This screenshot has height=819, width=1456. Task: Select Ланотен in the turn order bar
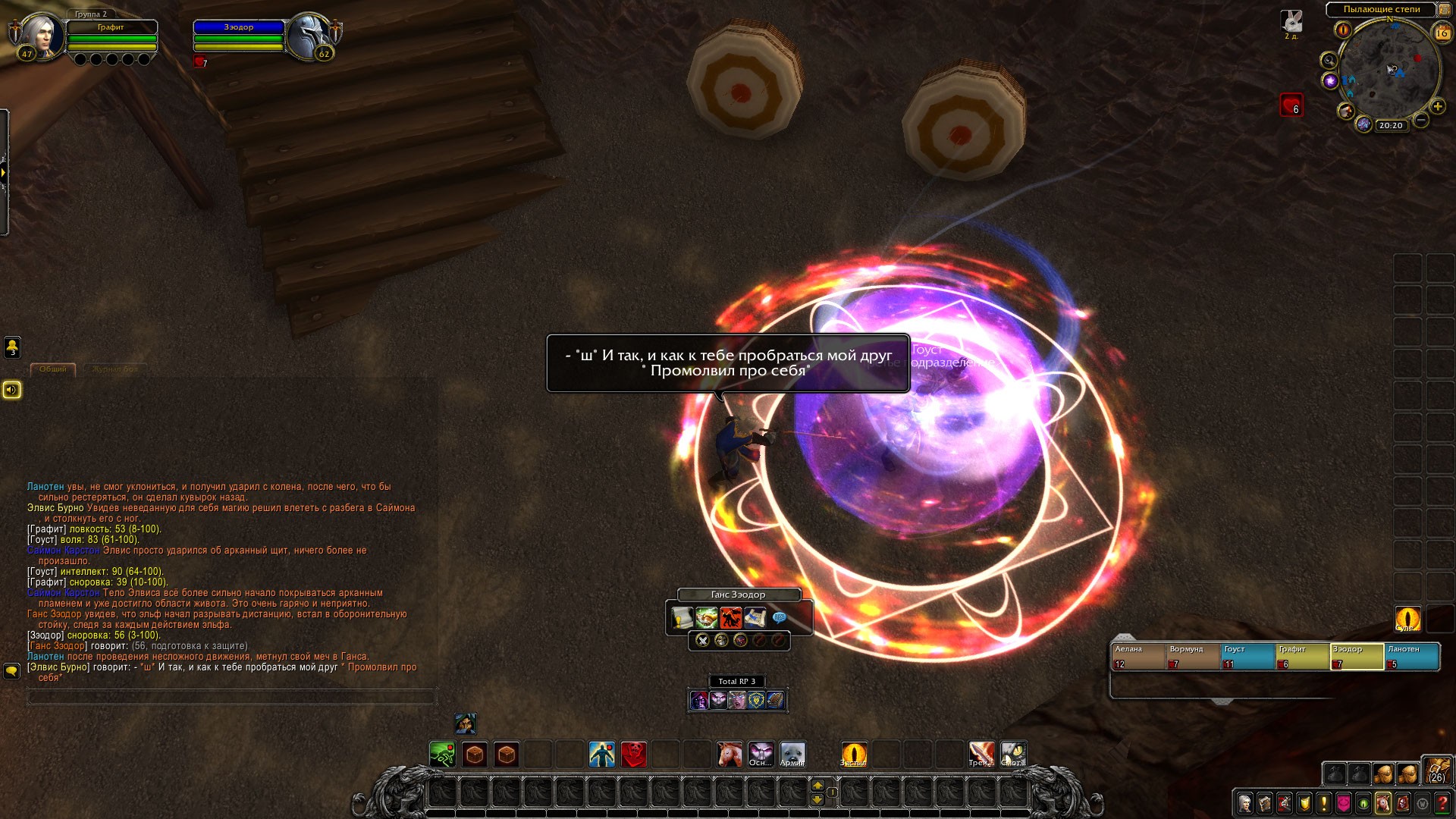pos(1411,657)
